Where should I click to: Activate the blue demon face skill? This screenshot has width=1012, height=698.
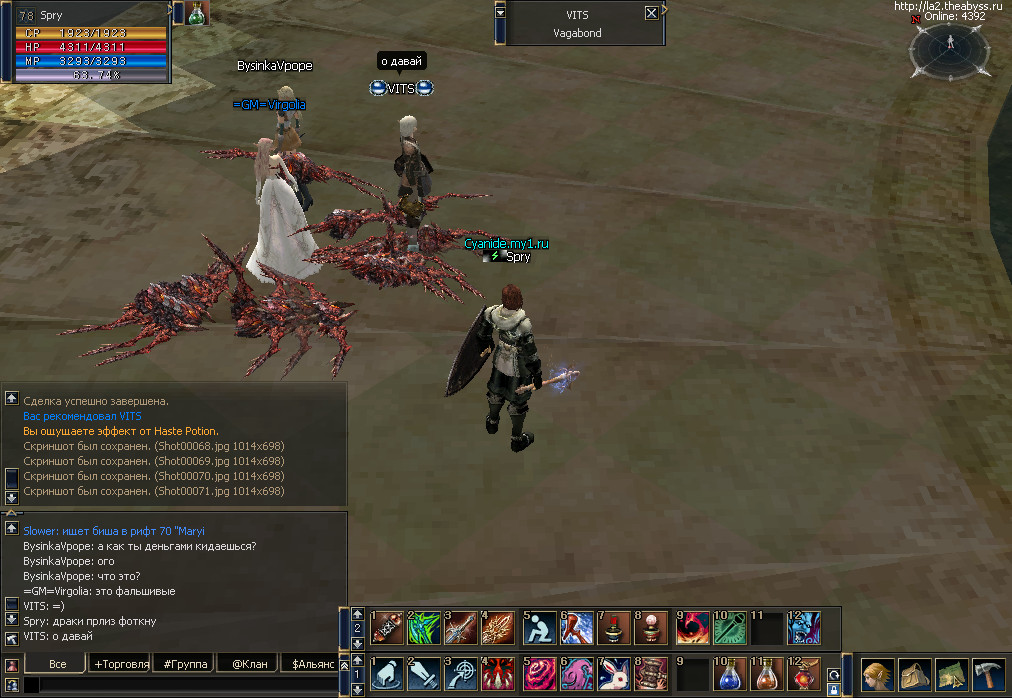tap(803, 628)
